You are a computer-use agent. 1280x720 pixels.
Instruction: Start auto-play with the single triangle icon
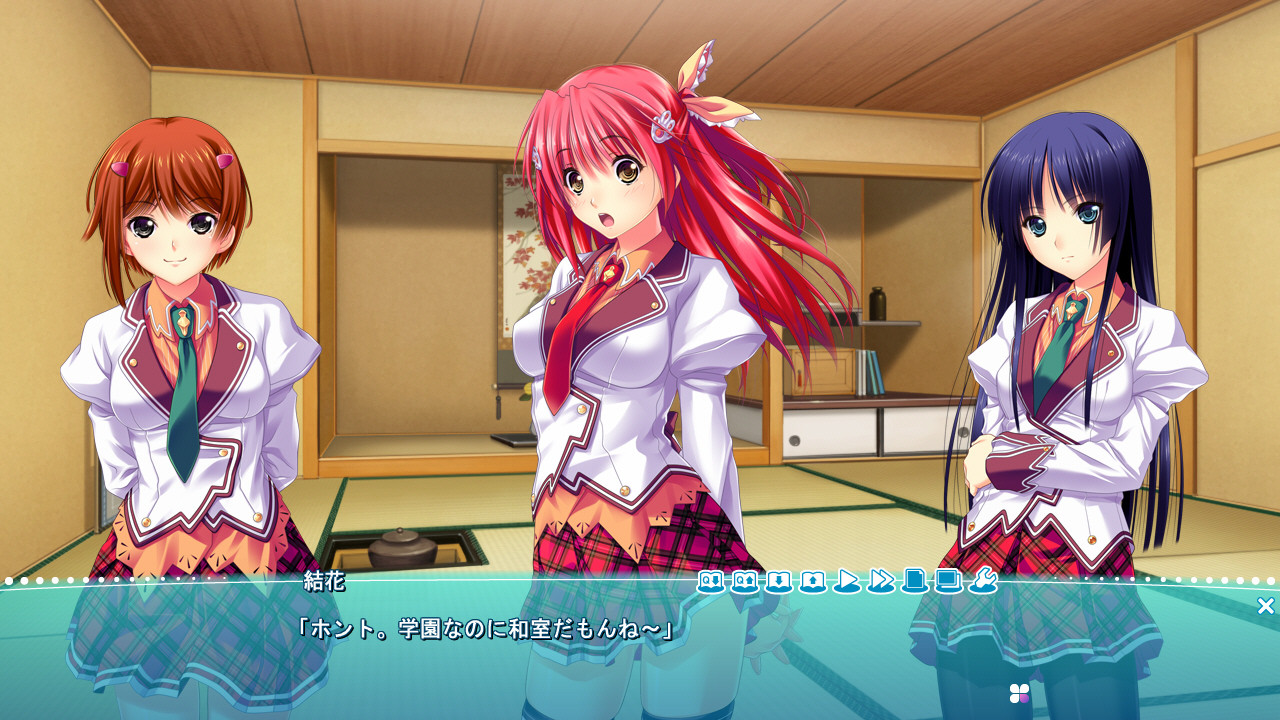click(847, 580)
